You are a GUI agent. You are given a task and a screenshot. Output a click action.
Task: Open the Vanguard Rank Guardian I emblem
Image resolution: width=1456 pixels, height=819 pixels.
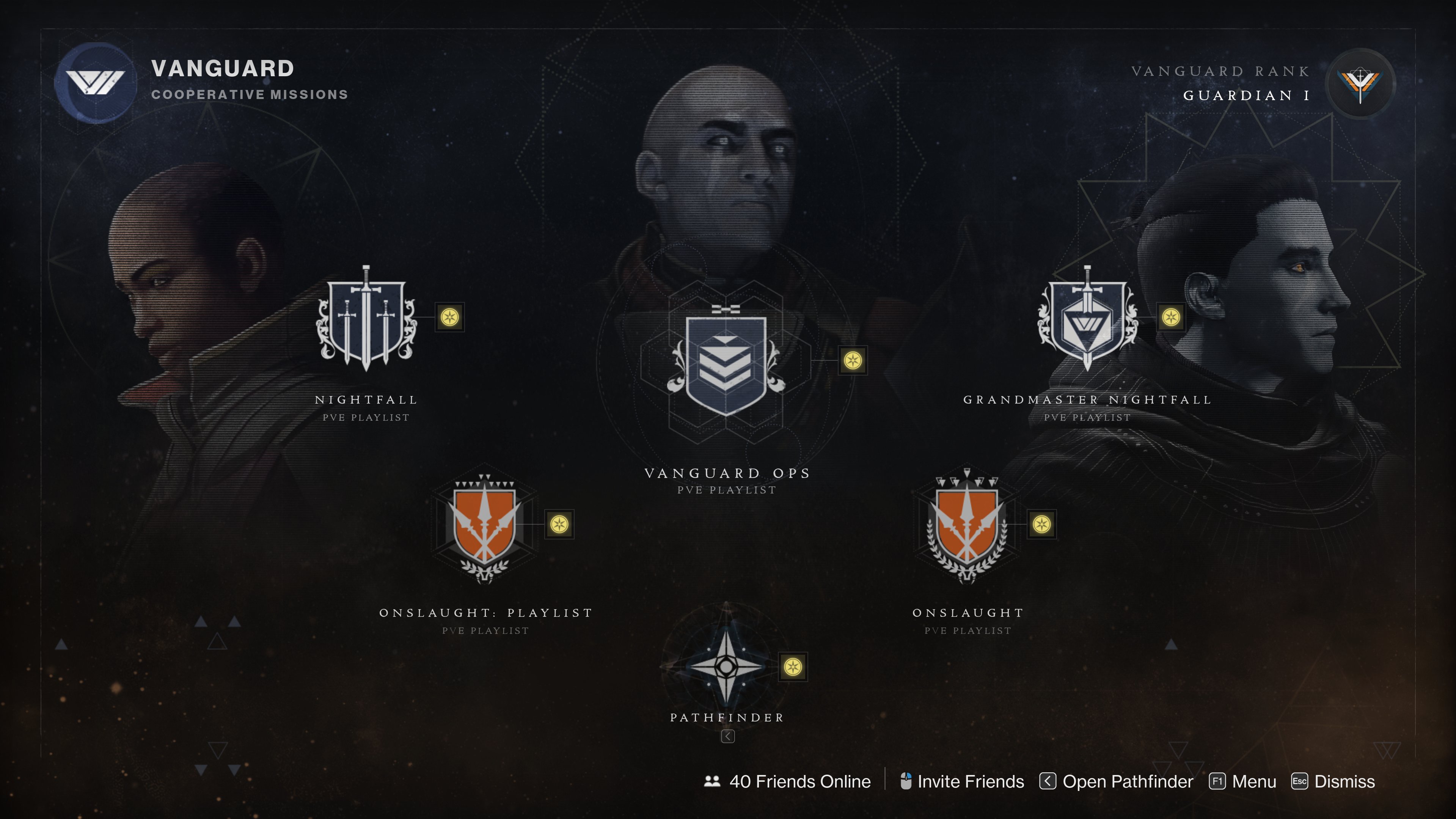coord(1362,84)
